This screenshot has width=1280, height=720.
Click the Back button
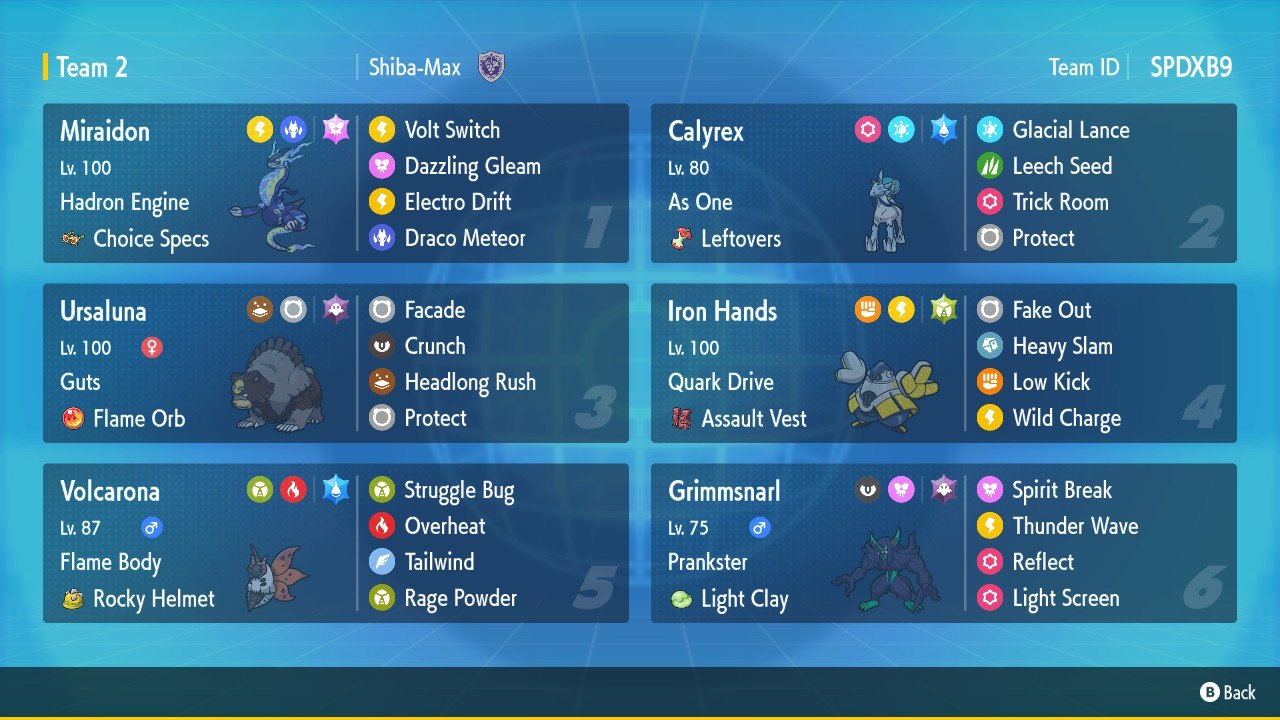1227,692
